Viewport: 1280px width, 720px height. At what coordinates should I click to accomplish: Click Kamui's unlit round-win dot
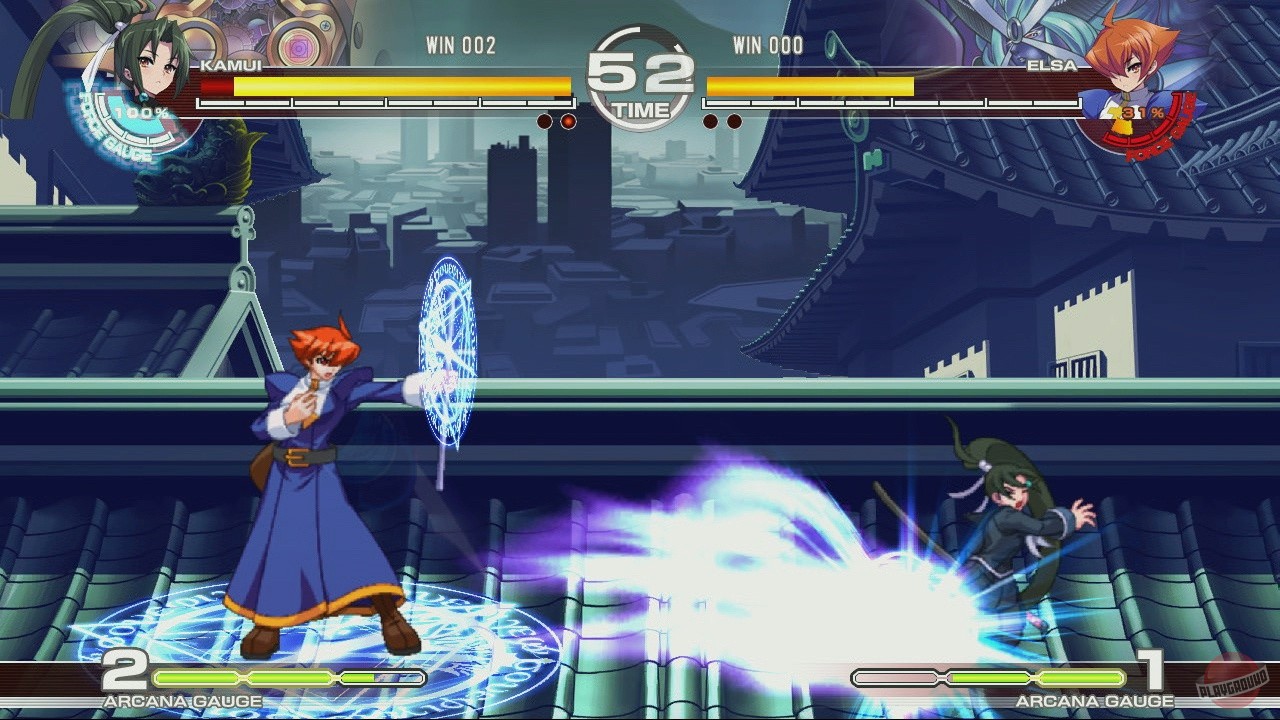tap(543, 120)
